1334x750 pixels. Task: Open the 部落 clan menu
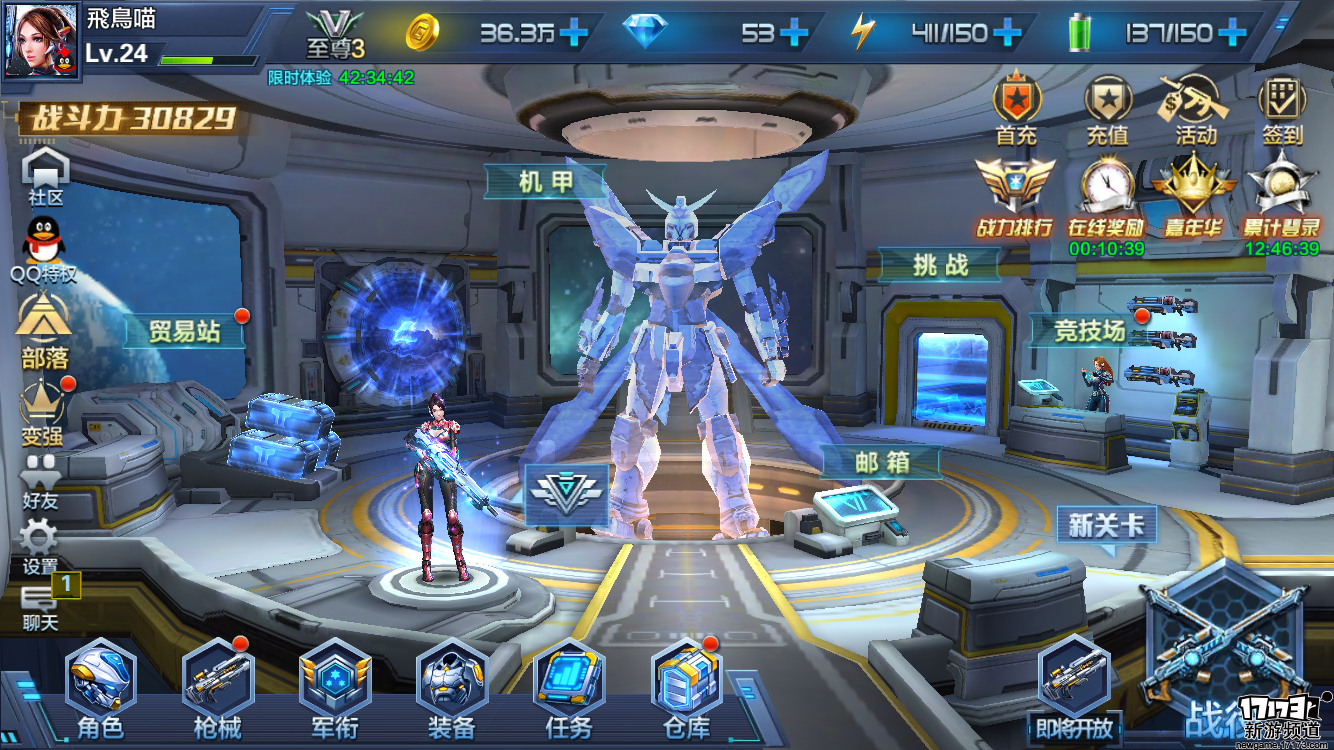pyautogui.click(x=42, y=331)
